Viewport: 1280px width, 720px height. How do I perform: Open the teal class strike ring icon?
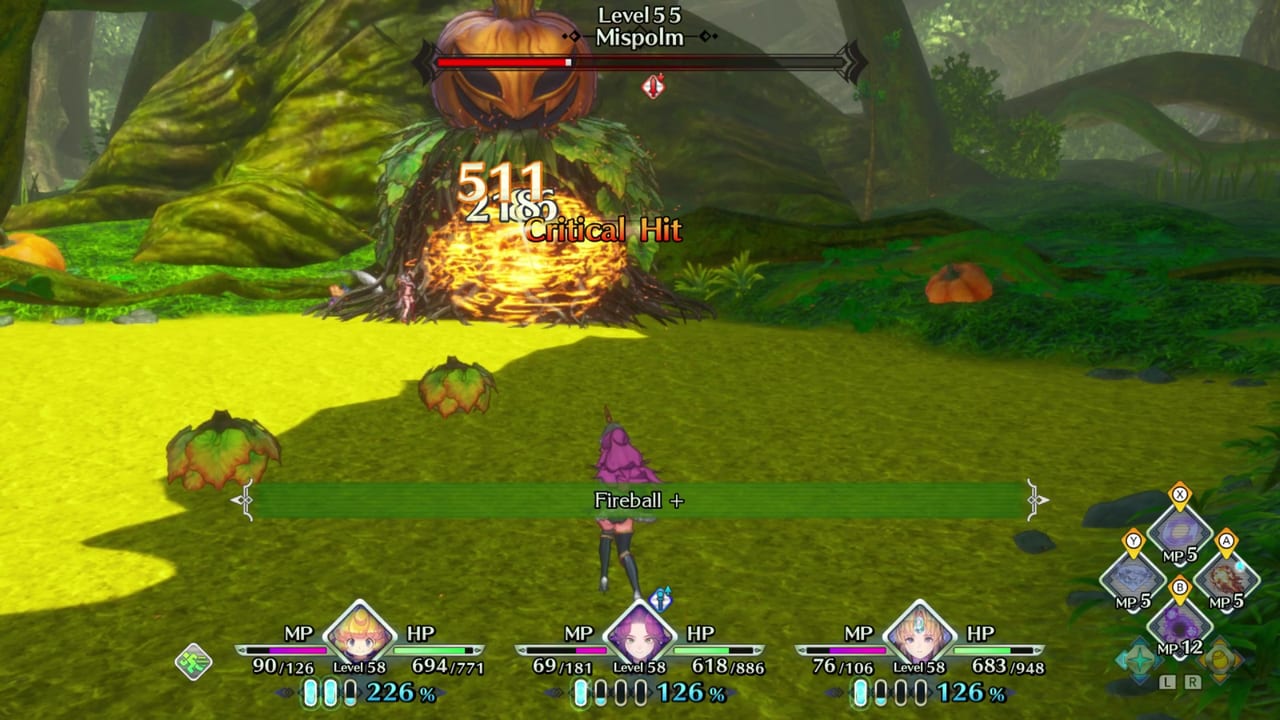point(1139,659)
